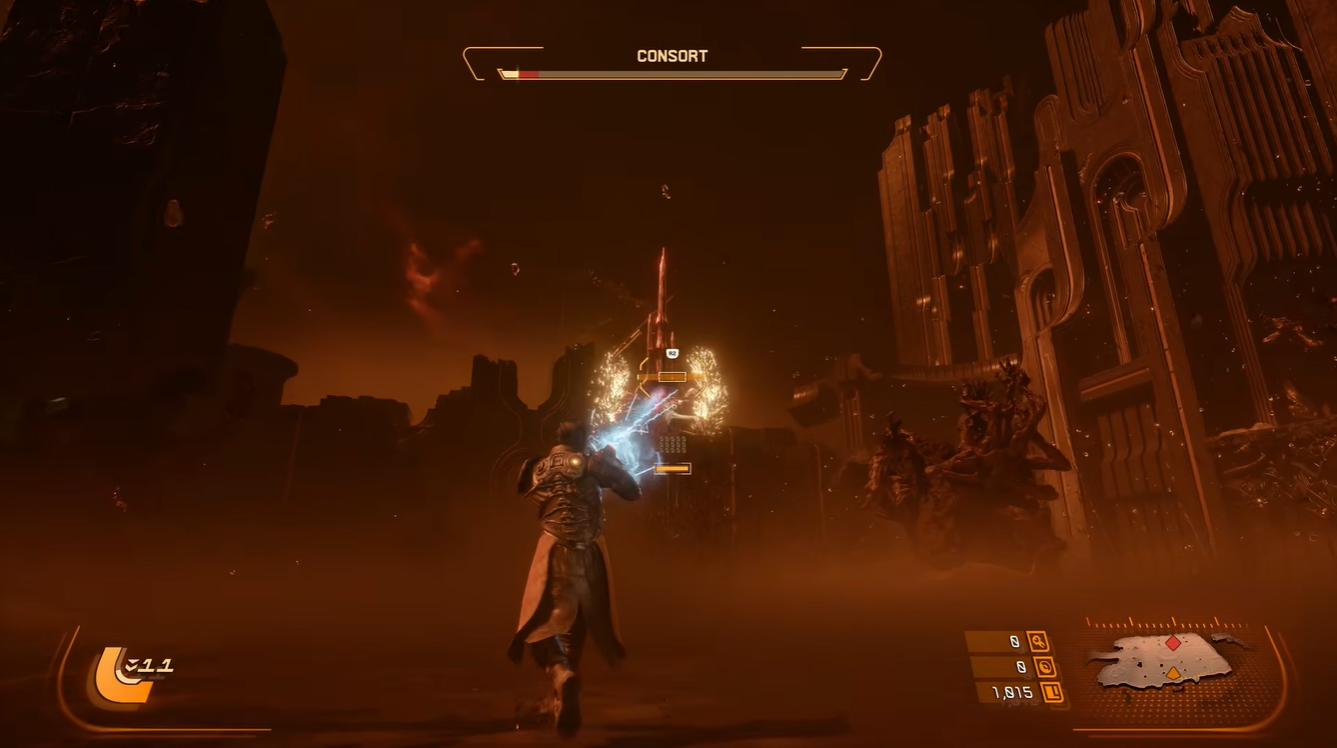Click the chevron symbol beside the ammo count
The image size is (1337, 748).
[130, 665]
